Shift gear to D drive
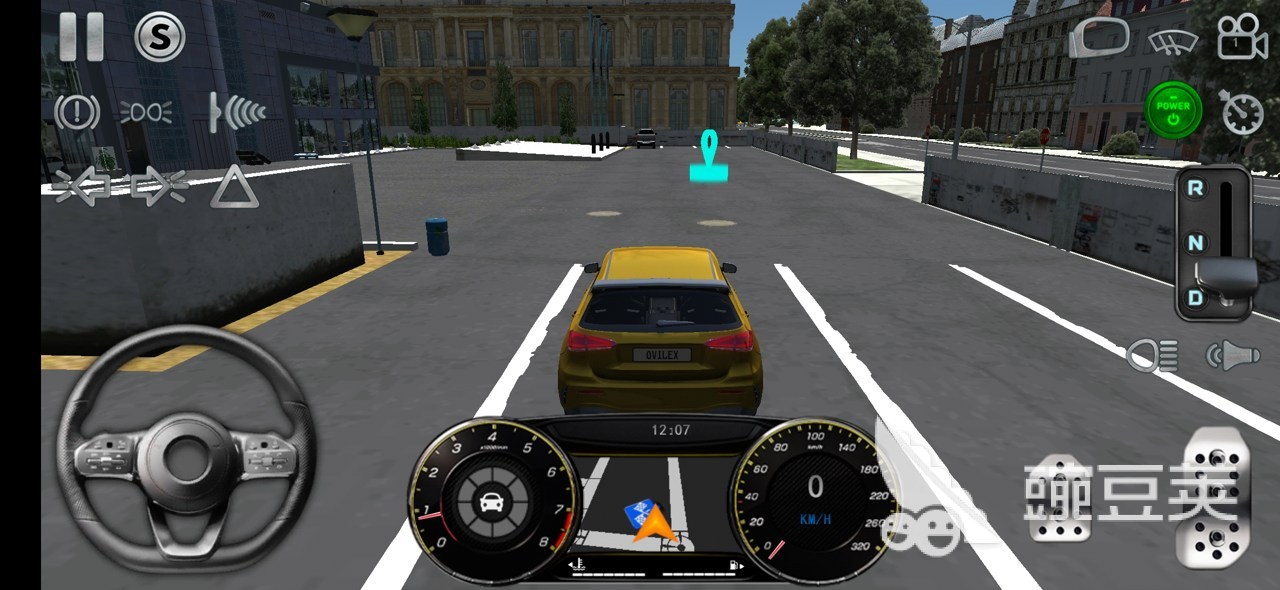Viewport: 1280px width, 590px height. coord(1195,297)
